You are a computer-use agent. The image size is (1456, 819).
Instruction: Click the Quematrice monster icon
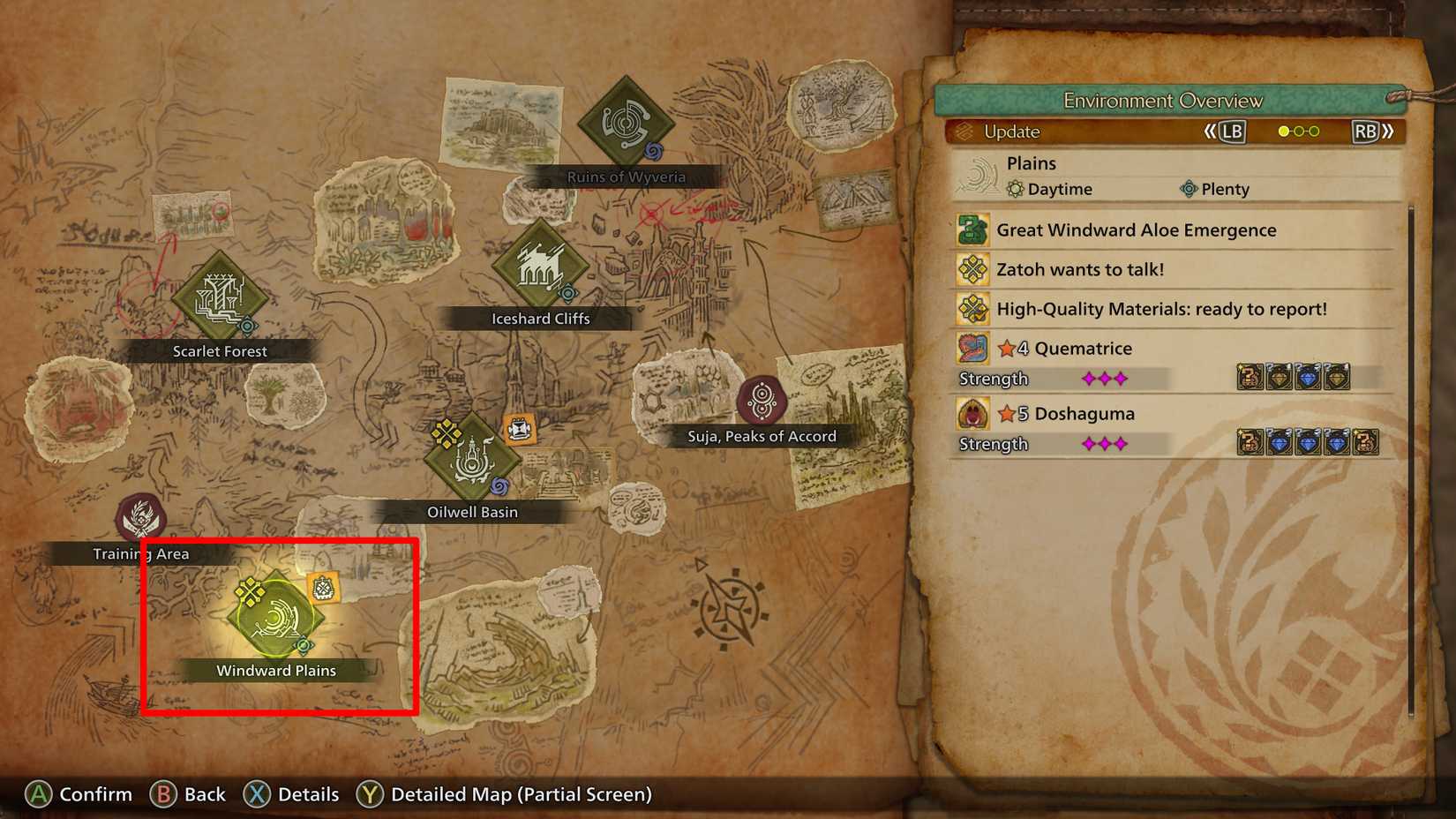(972, 348)
